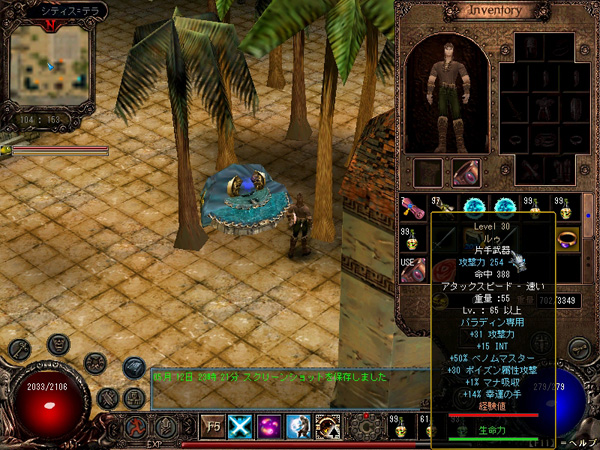The width and height of the screenshot is (600, 450).
Task: Open the ヘルプ help button
Action: tap(581, 441)
